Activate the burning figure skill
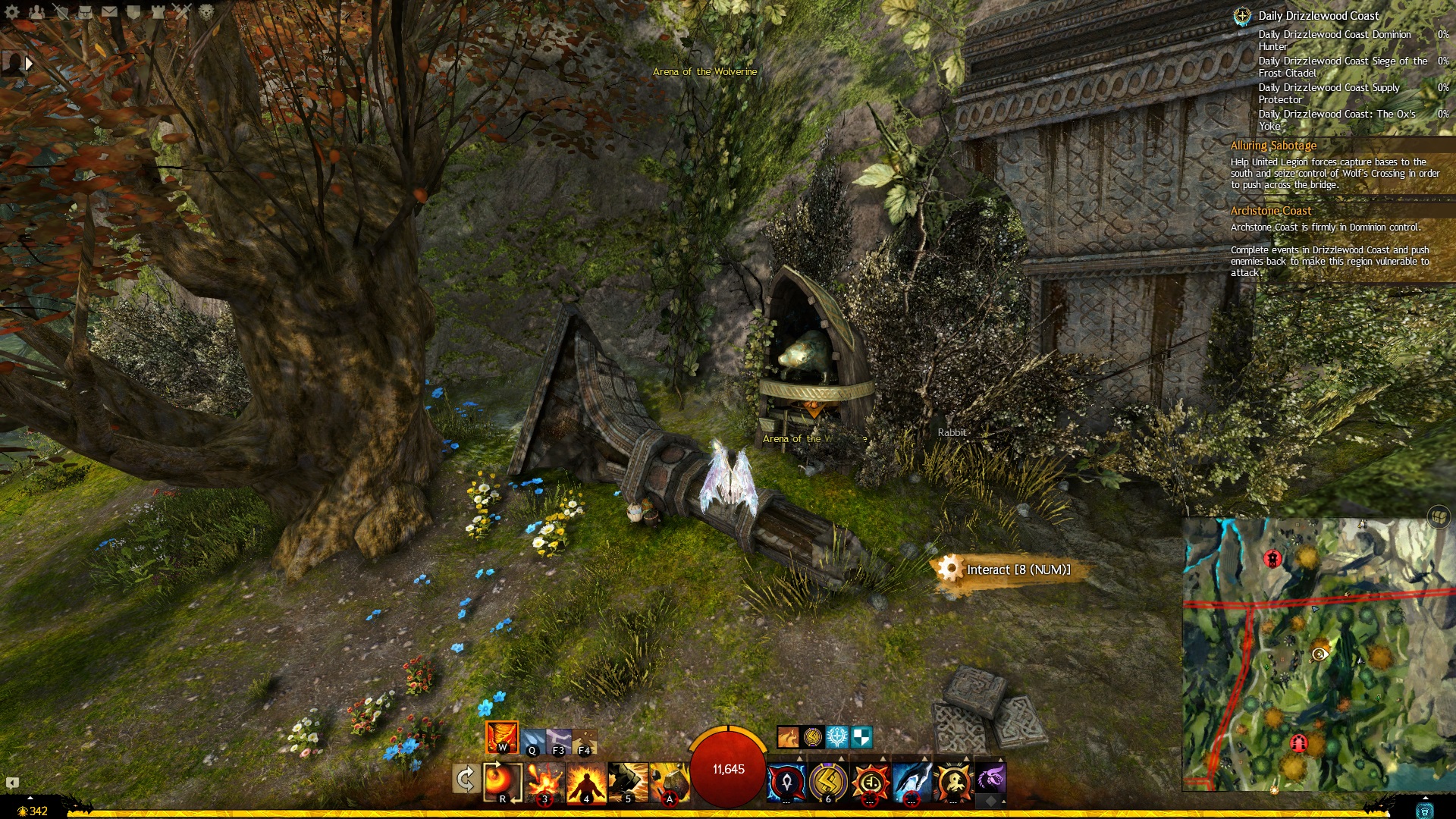 [x=586, y=783]
